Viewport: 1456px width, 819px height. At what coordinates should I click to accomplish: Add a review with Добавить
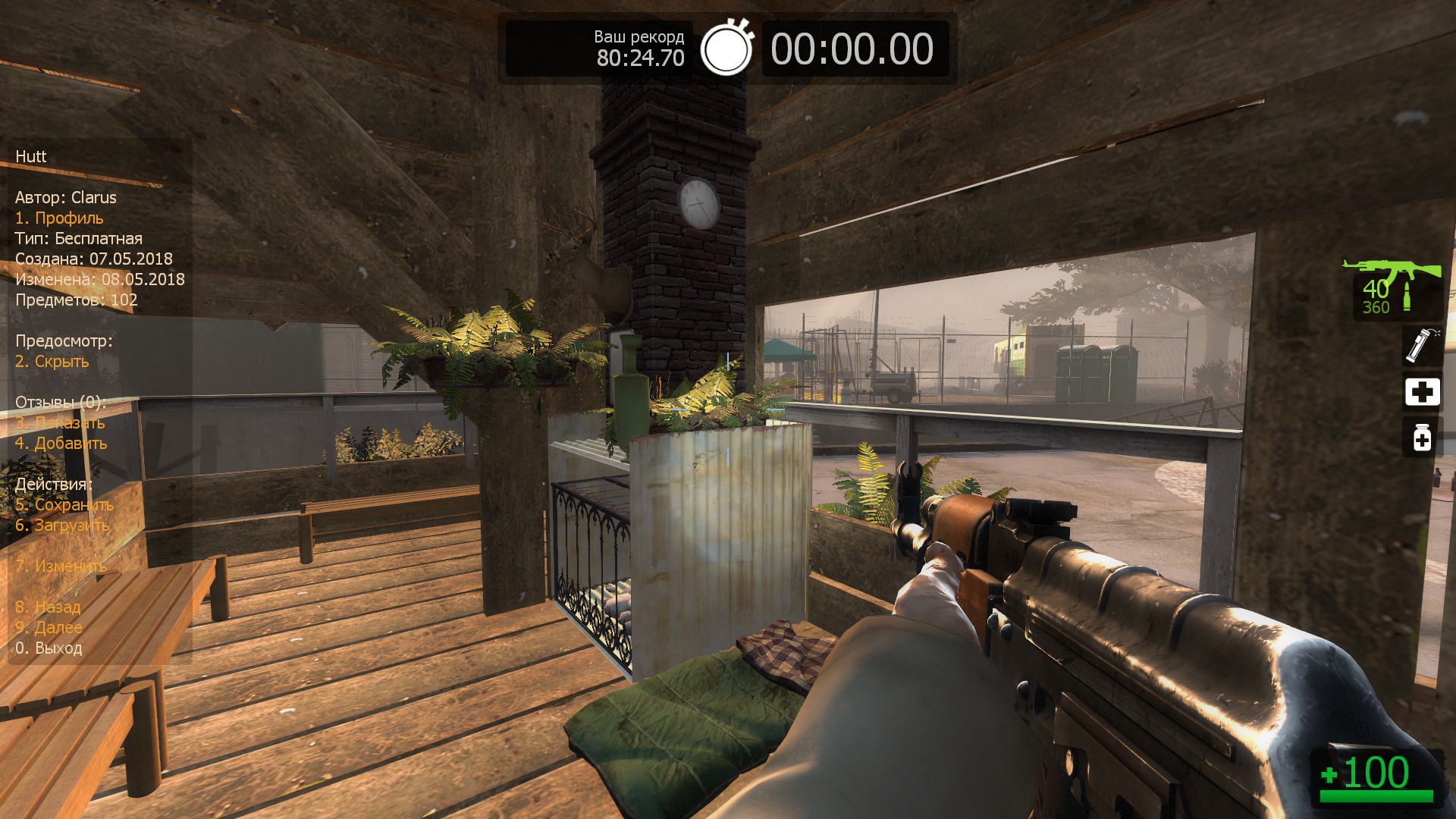click(61, 444)
